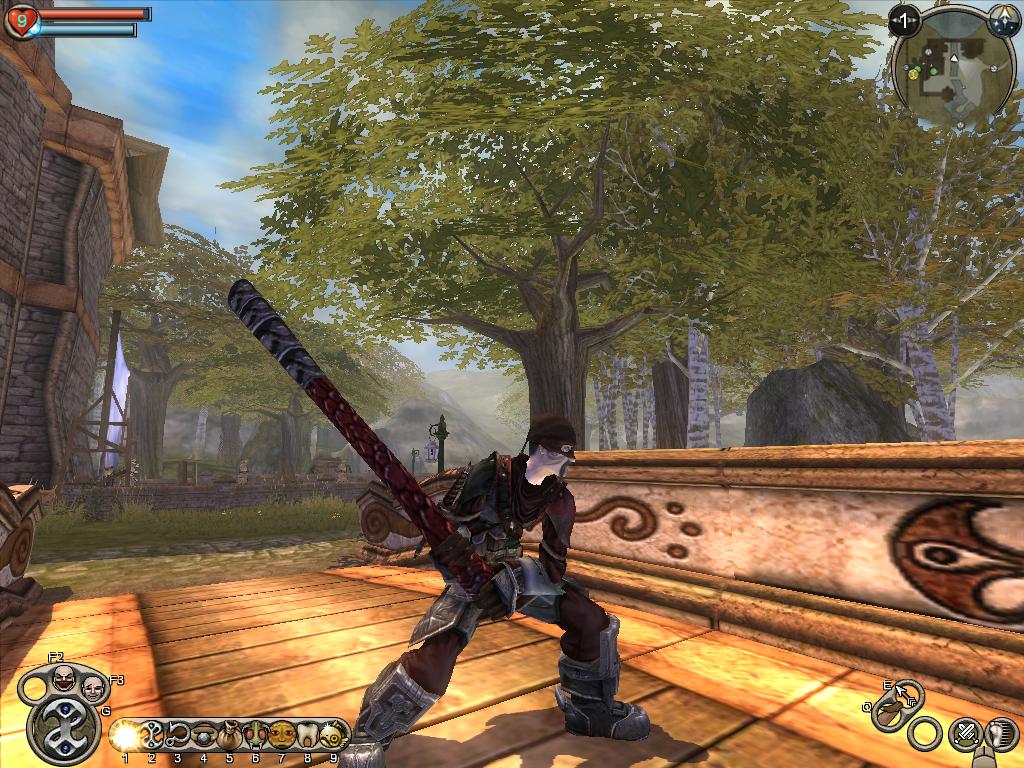Activate the crossed swords combat icon
The height and width of the screenshot is (768, 1024).
tap(964, 733)
